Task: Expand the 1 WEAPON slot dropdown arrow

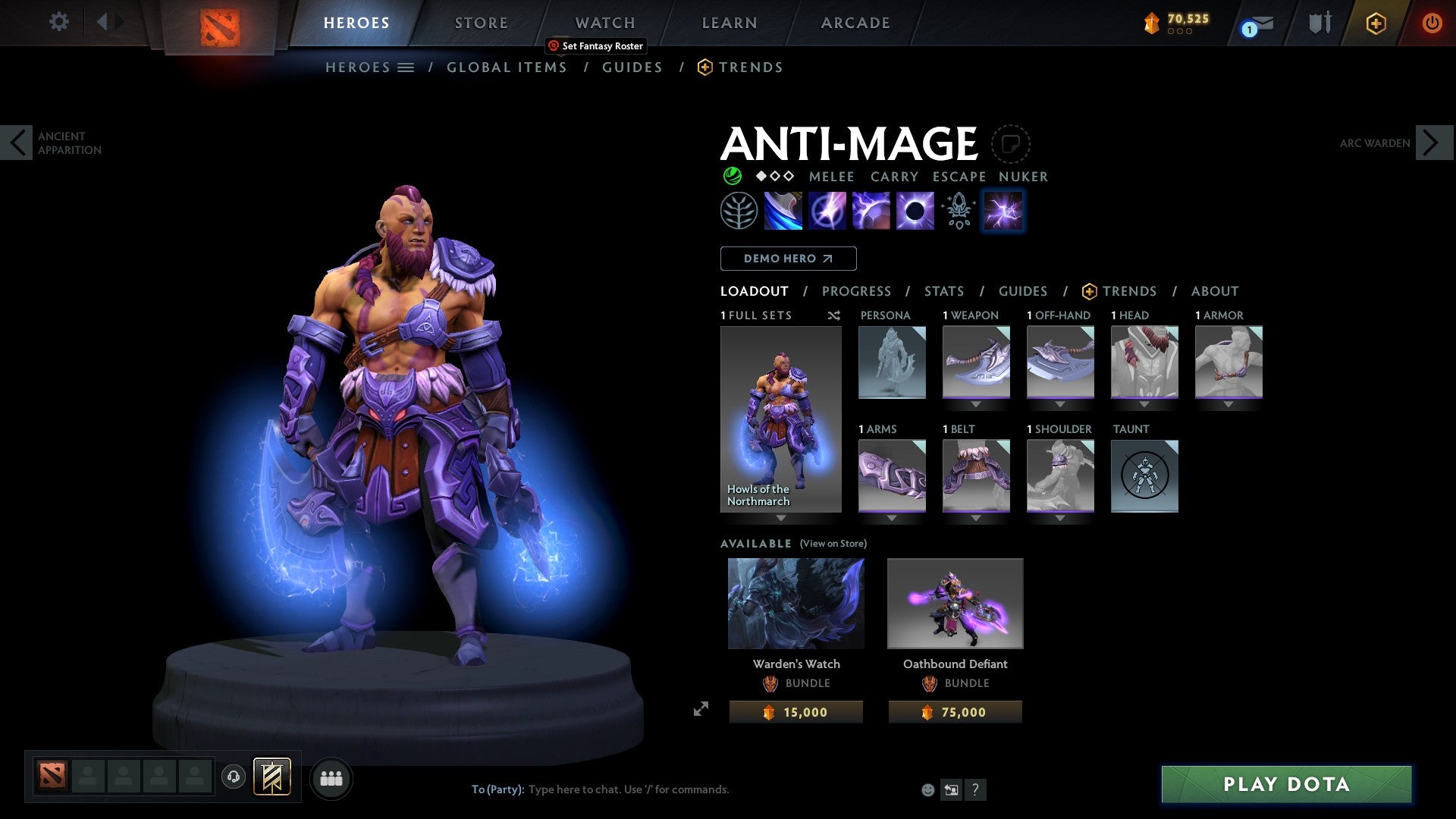Action: click(976, 404)
